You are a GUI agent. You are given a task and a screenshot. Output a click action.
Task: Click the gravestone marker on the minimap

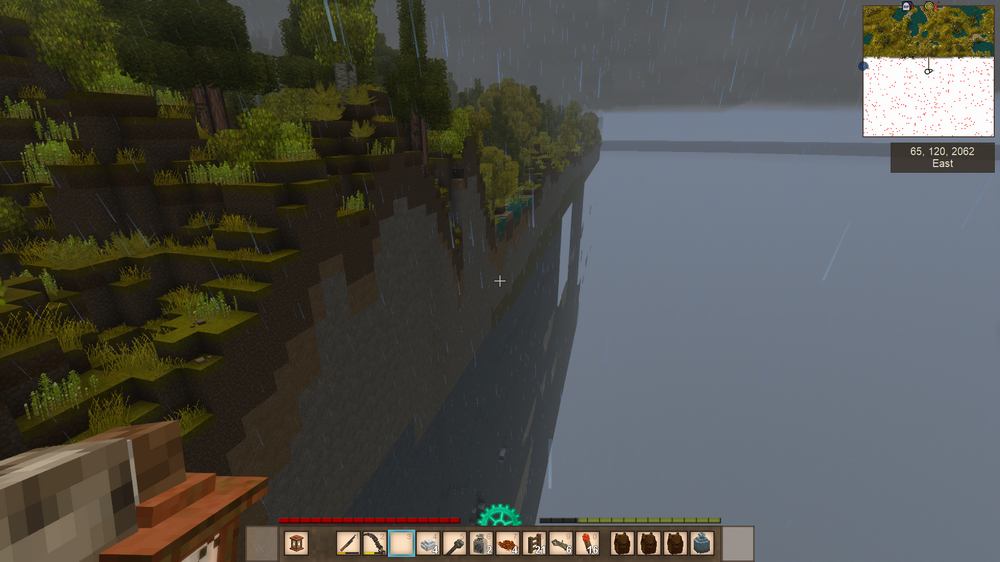(907, 7)
